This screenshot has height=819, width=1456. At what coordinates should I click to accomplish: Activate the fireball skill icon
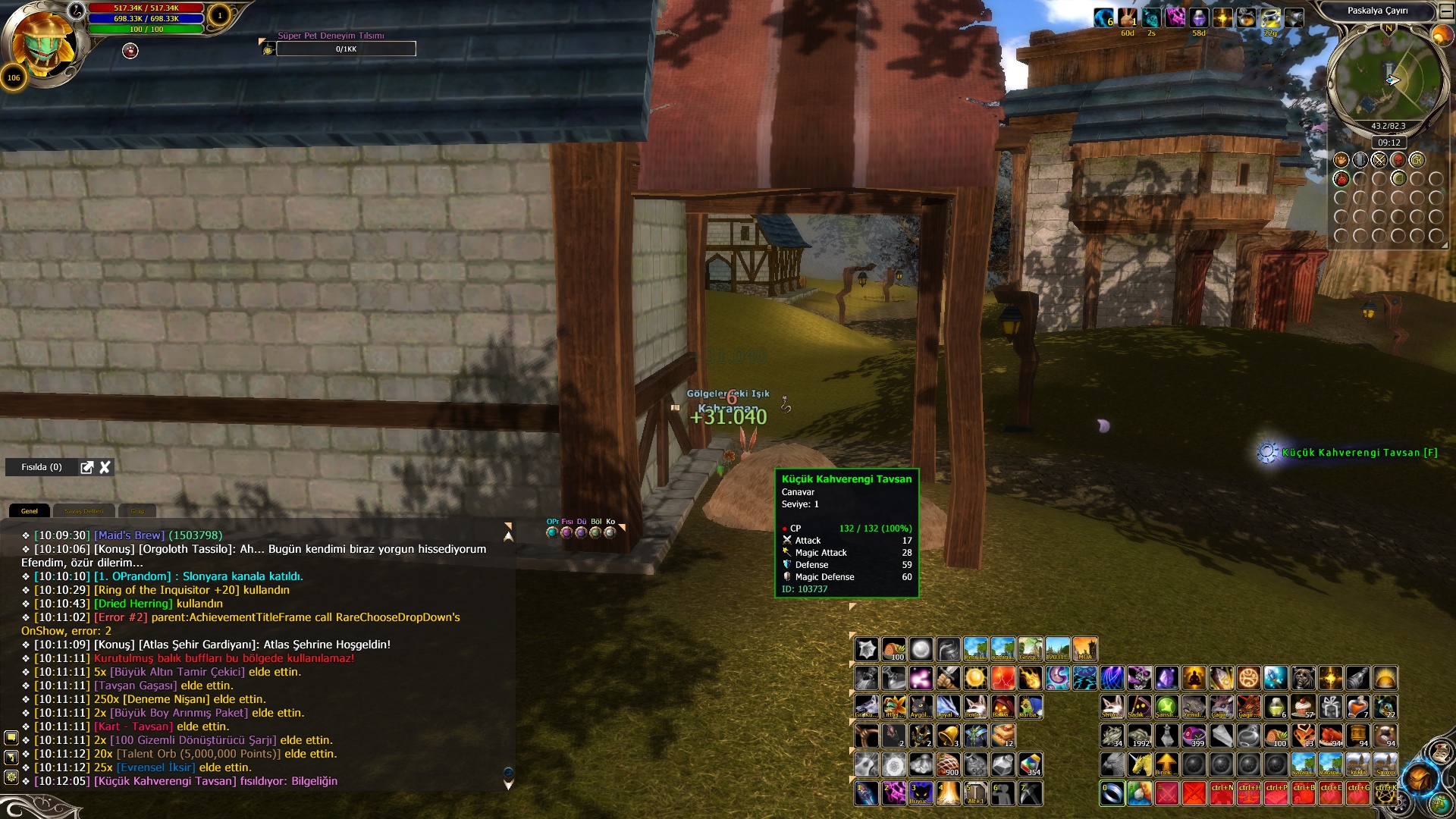pyautogui.click(x=1030, y=678)
